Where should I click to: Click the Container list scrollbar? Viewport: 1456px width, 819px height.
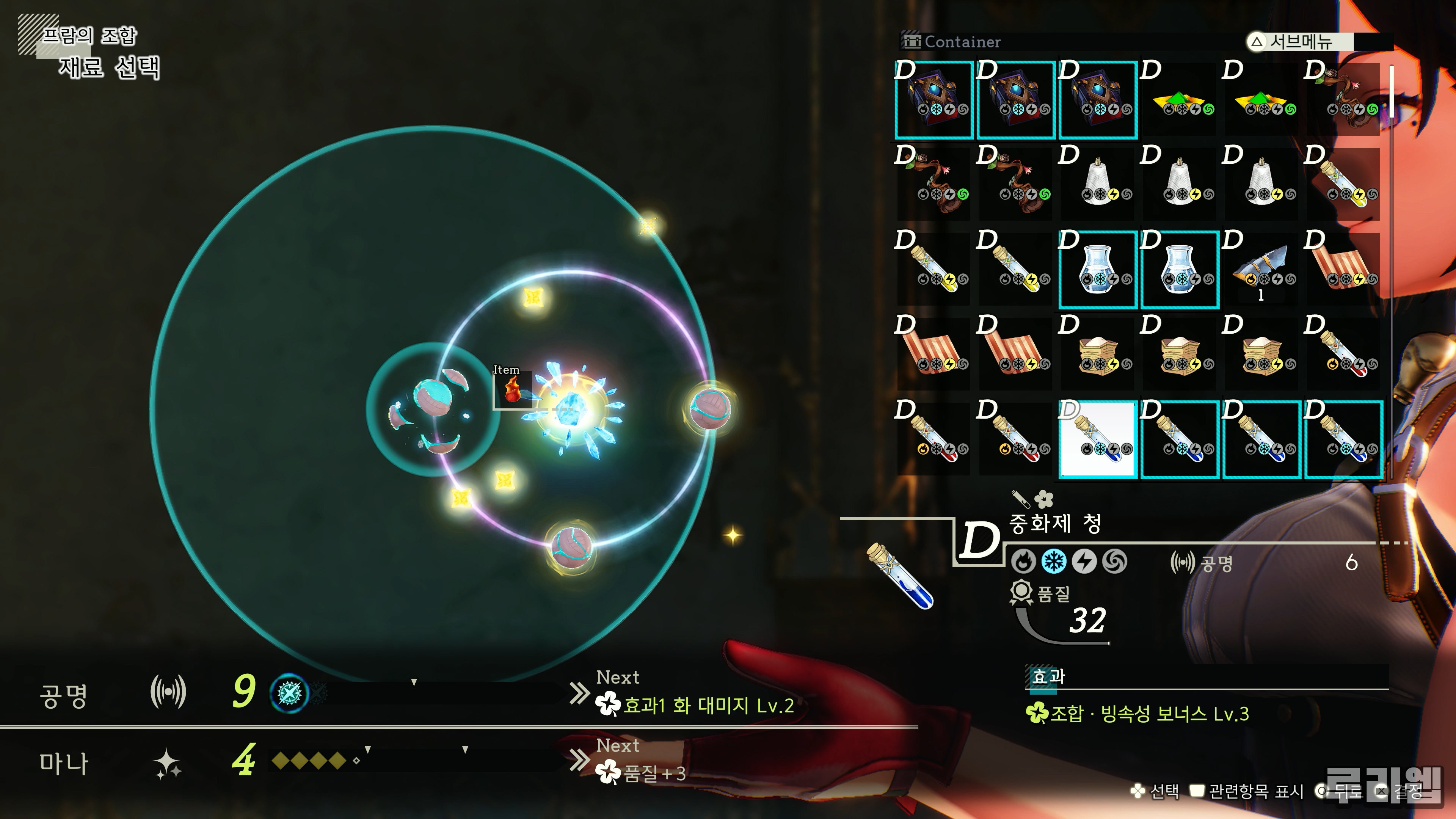(x=1391, y=91)
